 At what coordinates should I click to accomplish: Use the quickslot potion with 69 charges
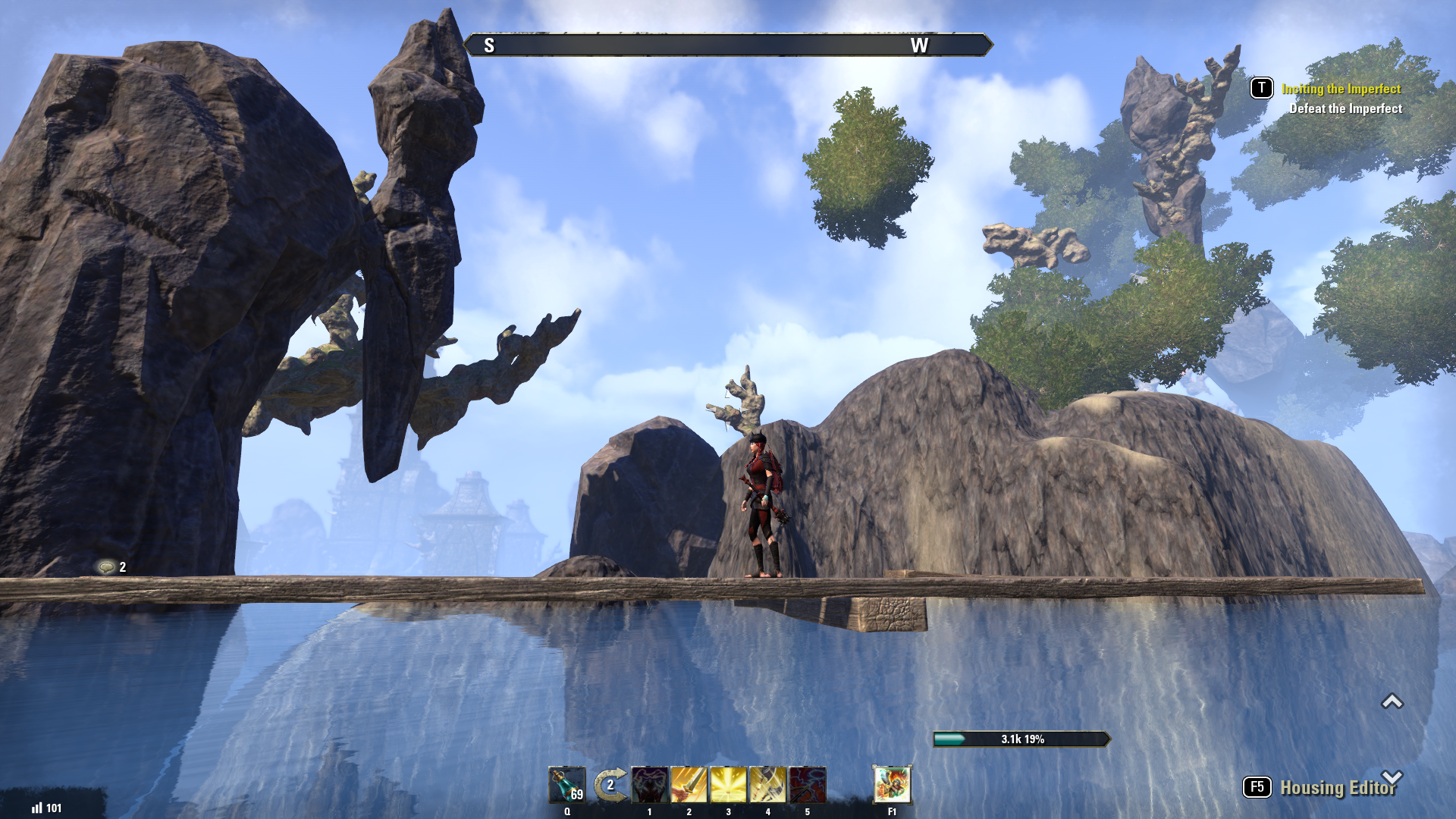(x=567, y=785)
